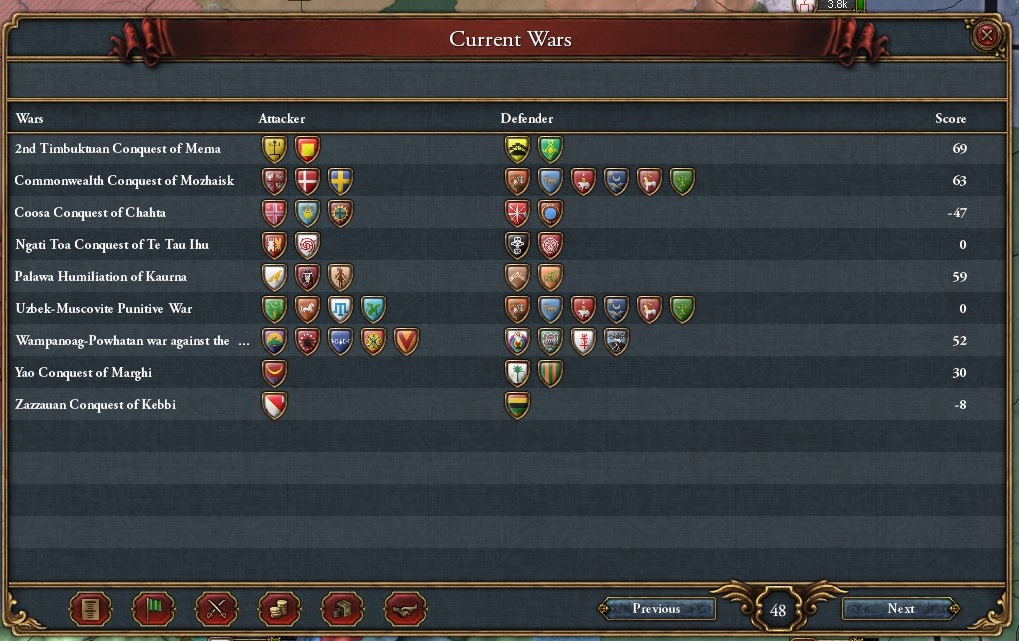Sort wars by the Score column header
The height and width of the screenshot is (641, 1019).
pos(950,119)
